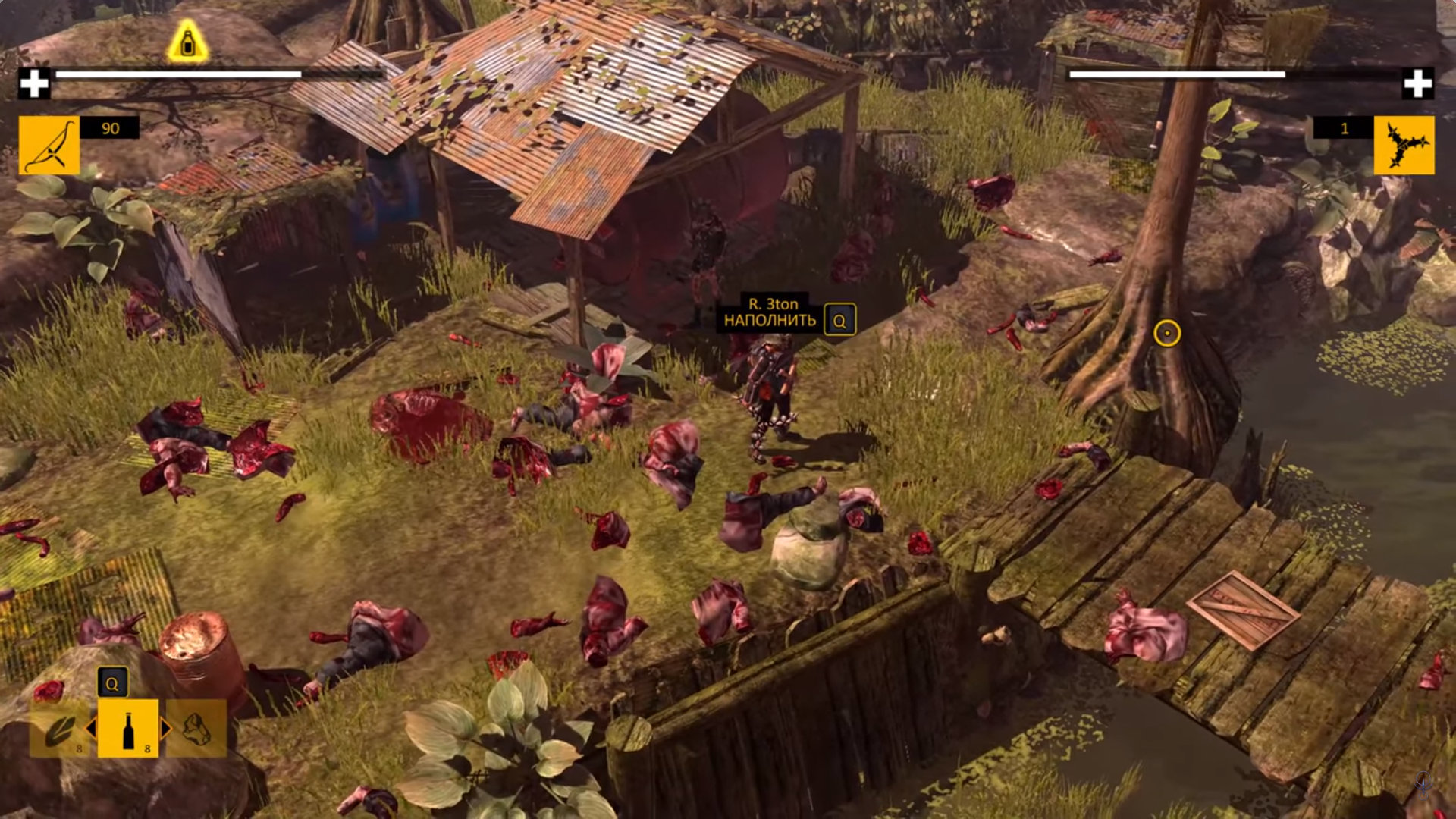Choose the rock item slot

[x=196, y=729]
